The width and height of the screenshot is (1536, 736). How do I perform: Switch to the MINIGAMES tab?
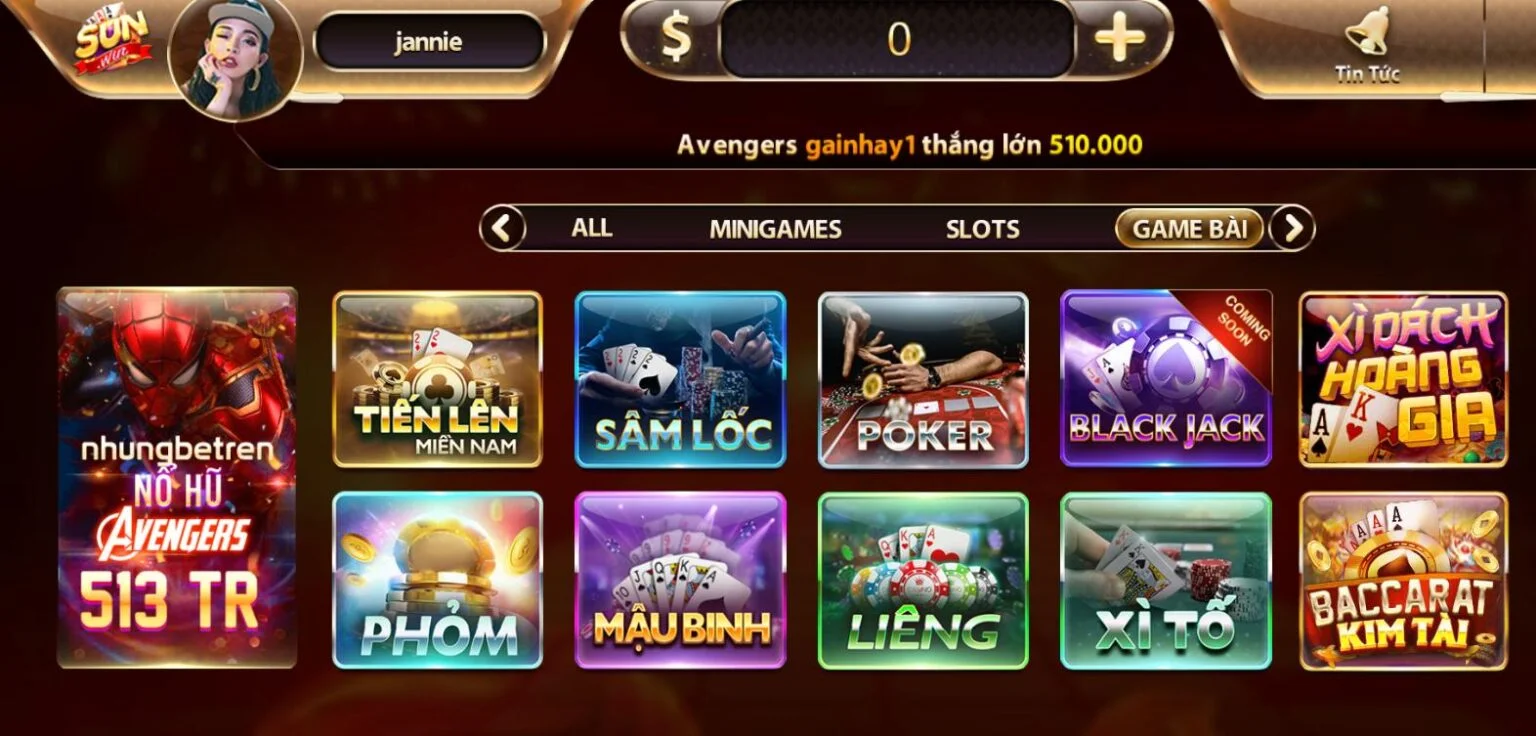[775, 228]
